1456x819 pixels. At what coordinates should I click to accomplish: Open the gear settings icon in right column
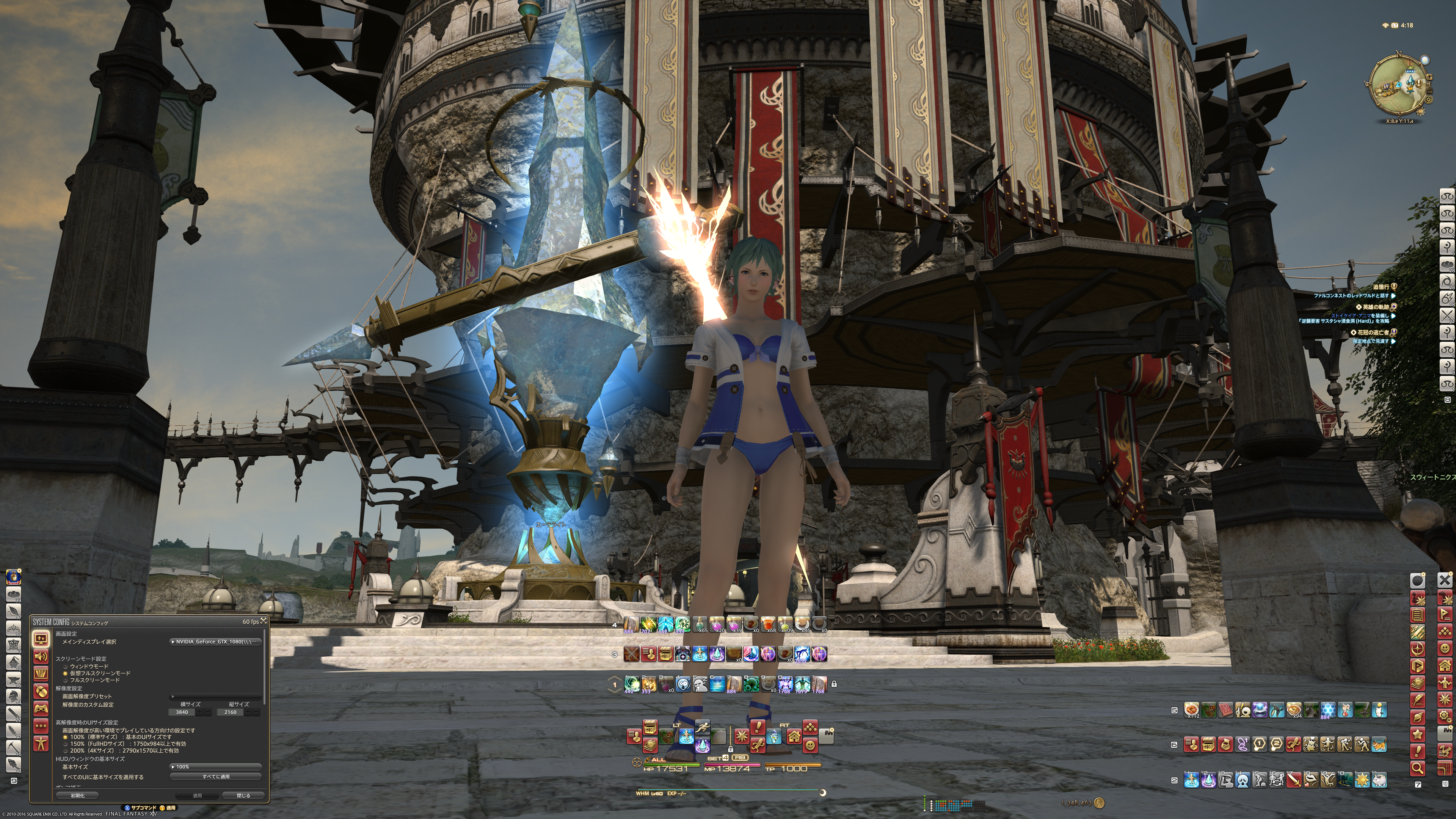pyautogui.click(x=1445, y=716)
